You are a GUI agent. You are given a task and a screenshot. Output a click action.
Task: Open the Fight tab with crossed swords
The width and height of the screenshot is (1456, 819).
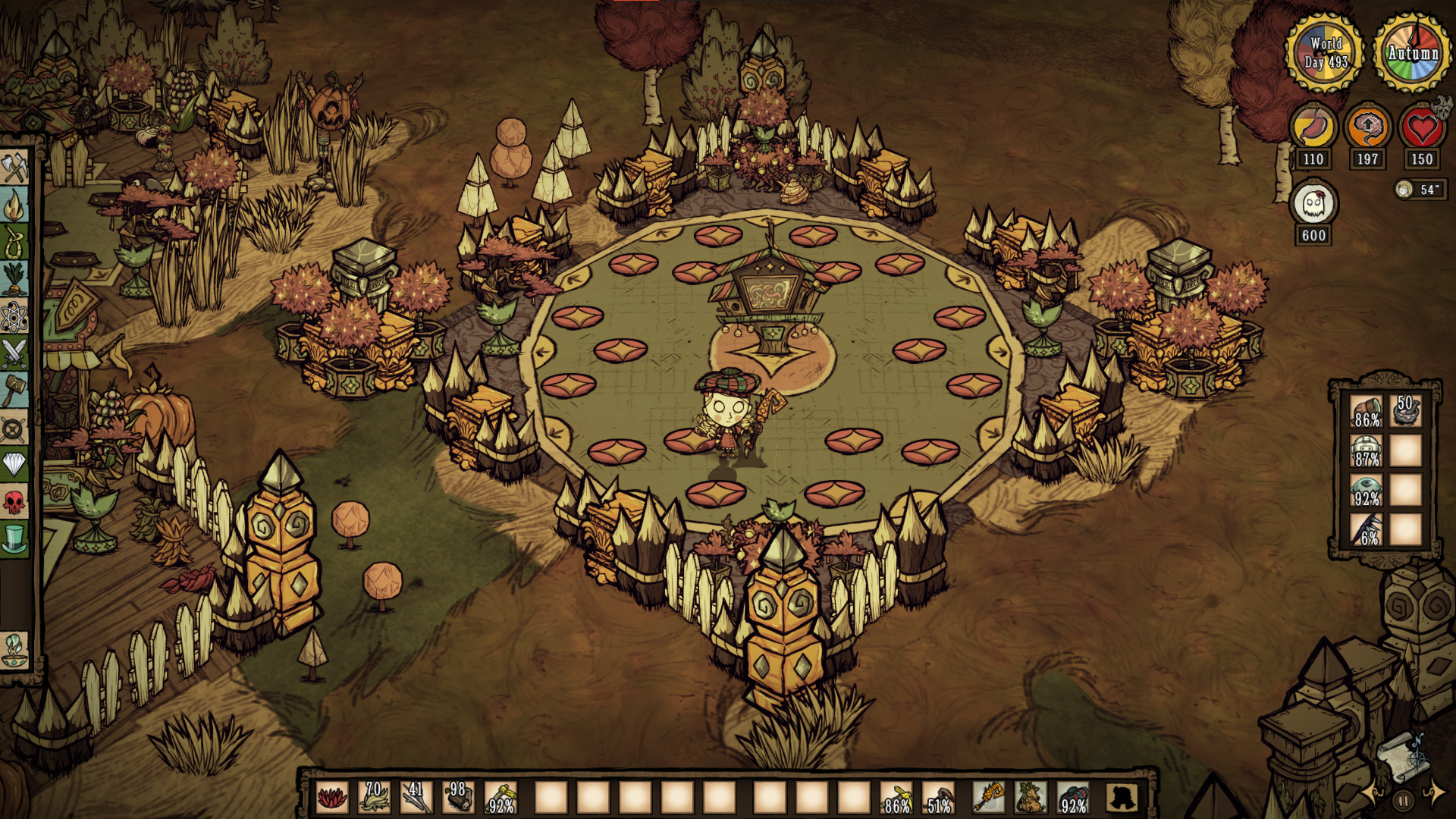tap(14, 353)
